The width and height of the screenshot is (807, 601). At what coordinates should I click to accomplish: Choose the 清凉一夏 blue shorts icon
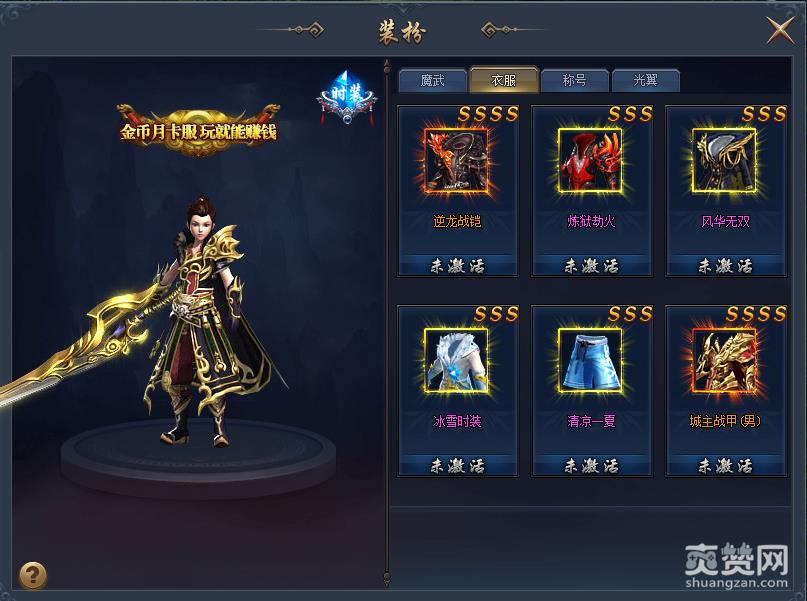590,360
